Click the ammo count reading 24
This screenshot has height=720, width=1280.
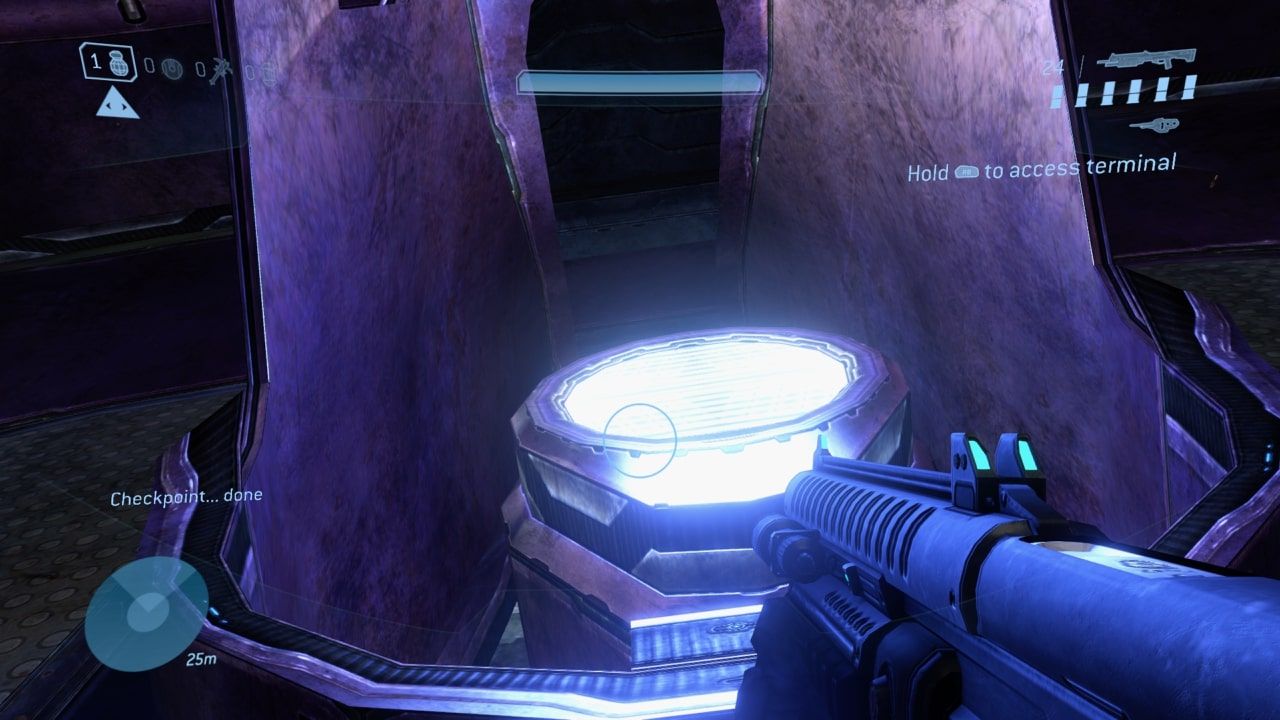(1054, 66)
